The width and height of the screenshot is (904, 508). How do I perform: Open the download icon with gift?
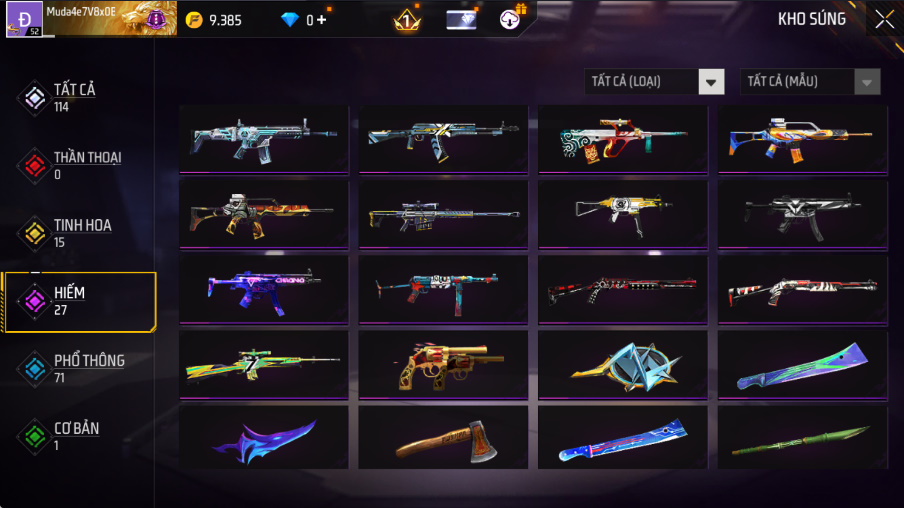point(511,19)
